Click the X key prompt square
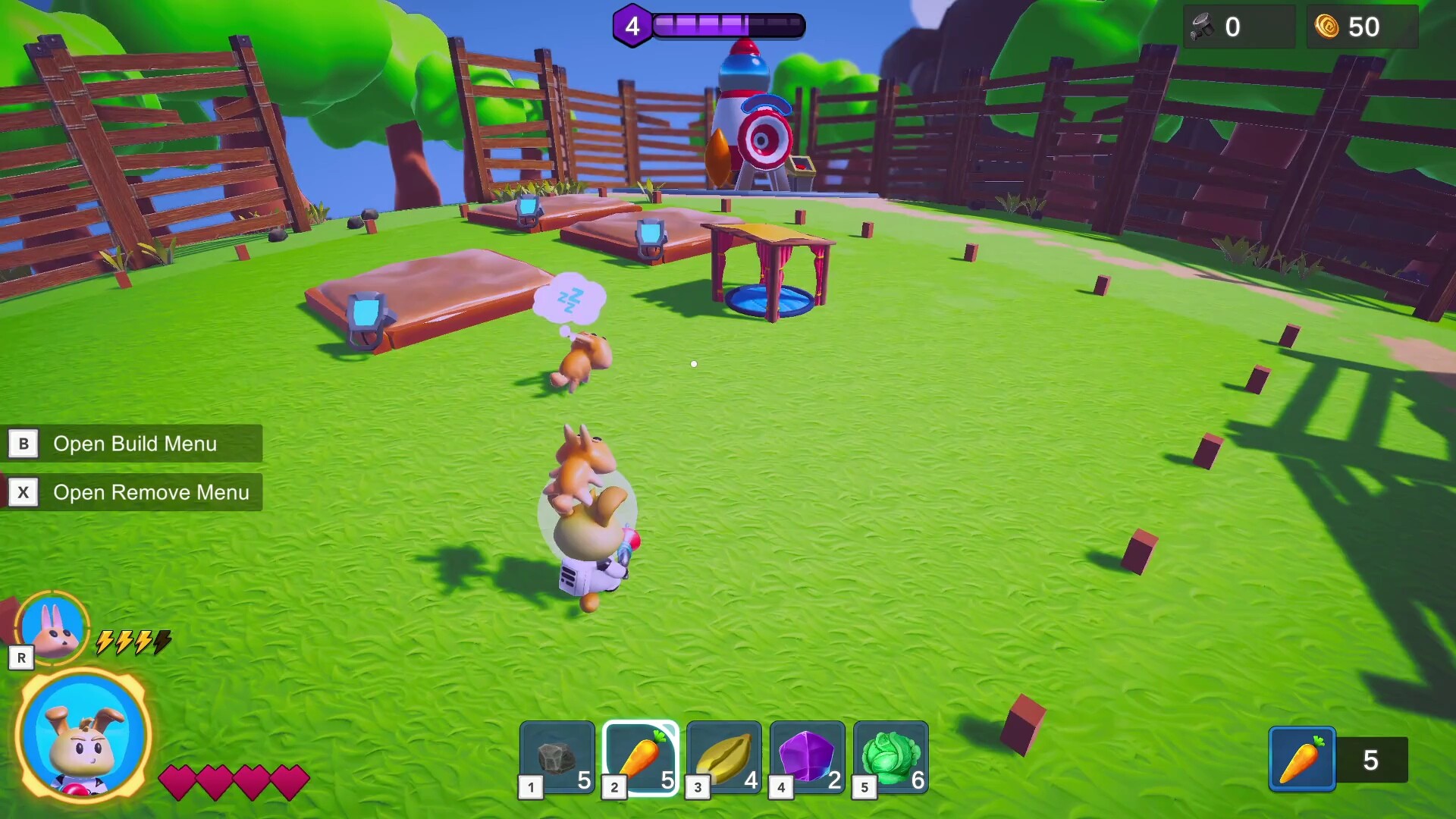 pyautogui.click(x=24, y=492)
